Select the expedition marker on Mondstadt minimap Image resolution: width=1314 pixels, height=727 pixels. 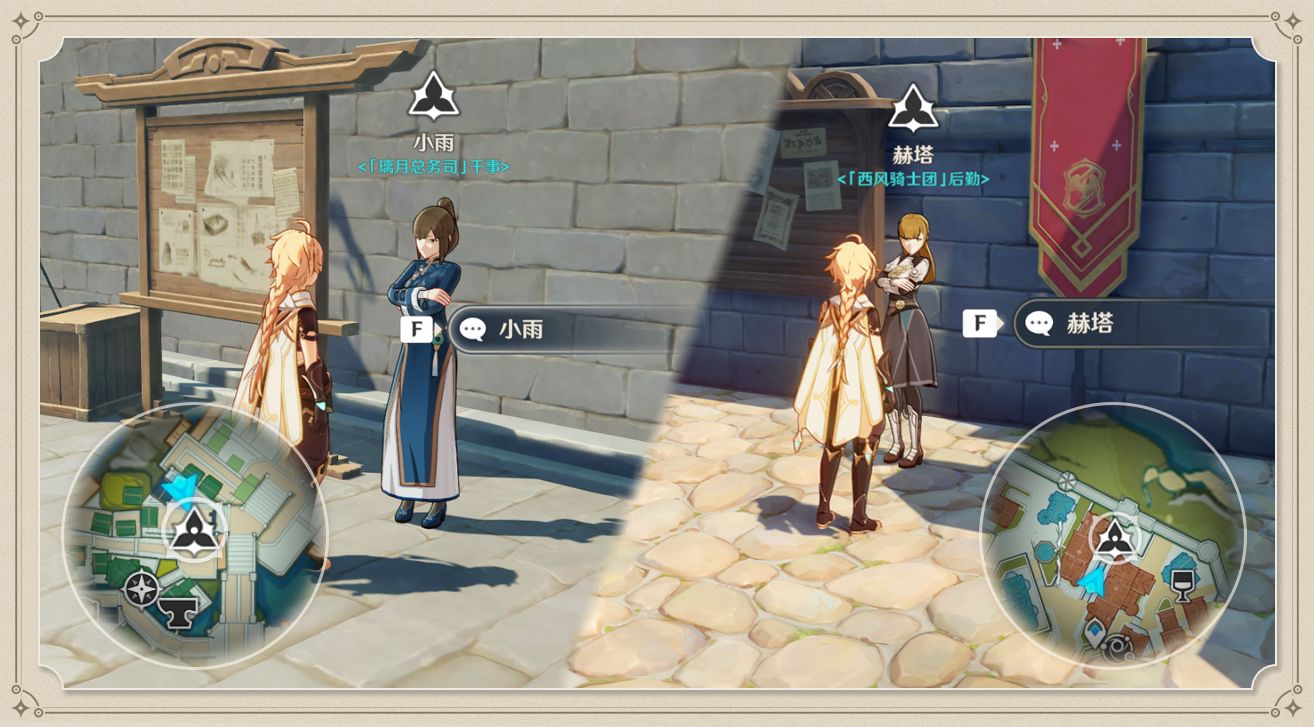pyautogui.click(x=1113, y=539)
